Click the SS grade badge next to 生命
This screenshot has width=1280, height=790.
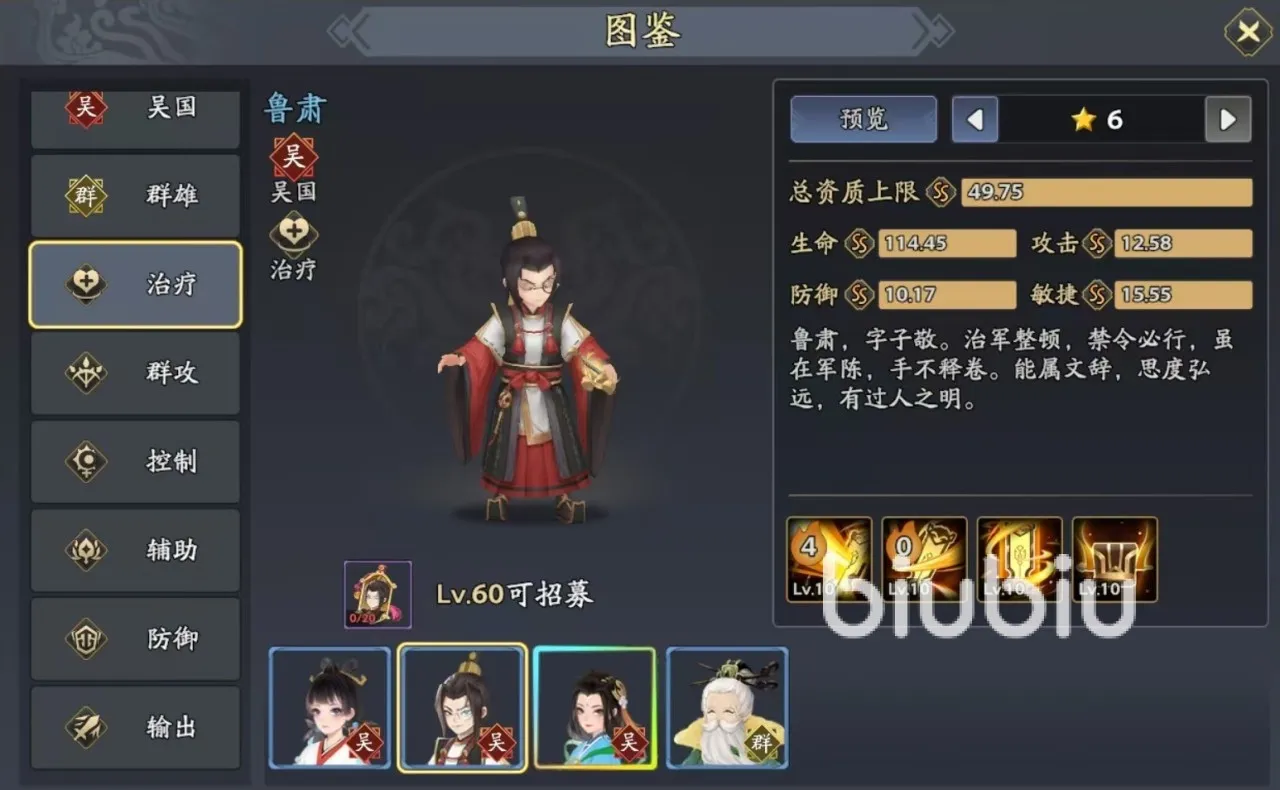pos(858,243)
